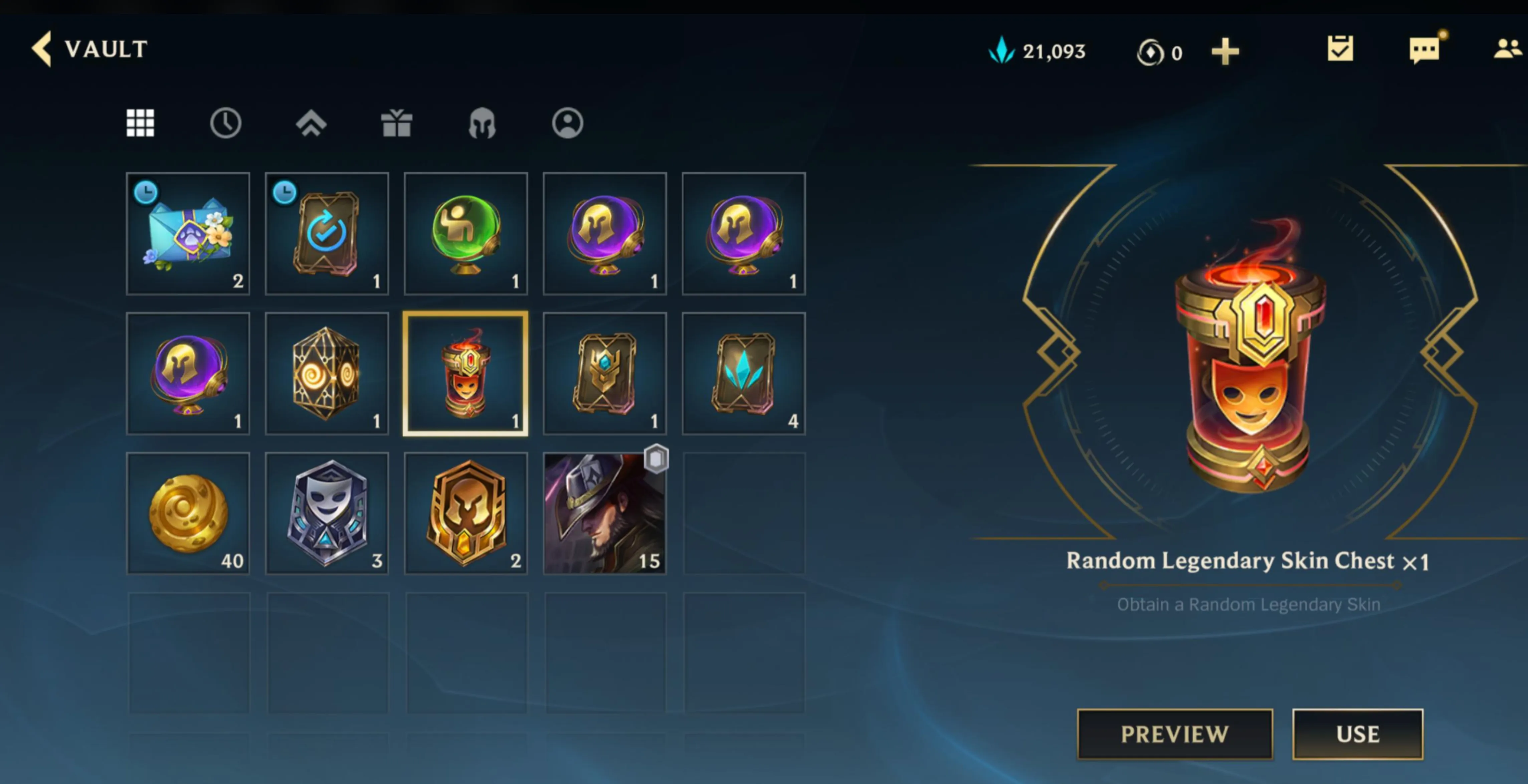This screenshot has width=1528, height=784.
Task: Open the time-limited items filter
Action: [x=226, y=123]
